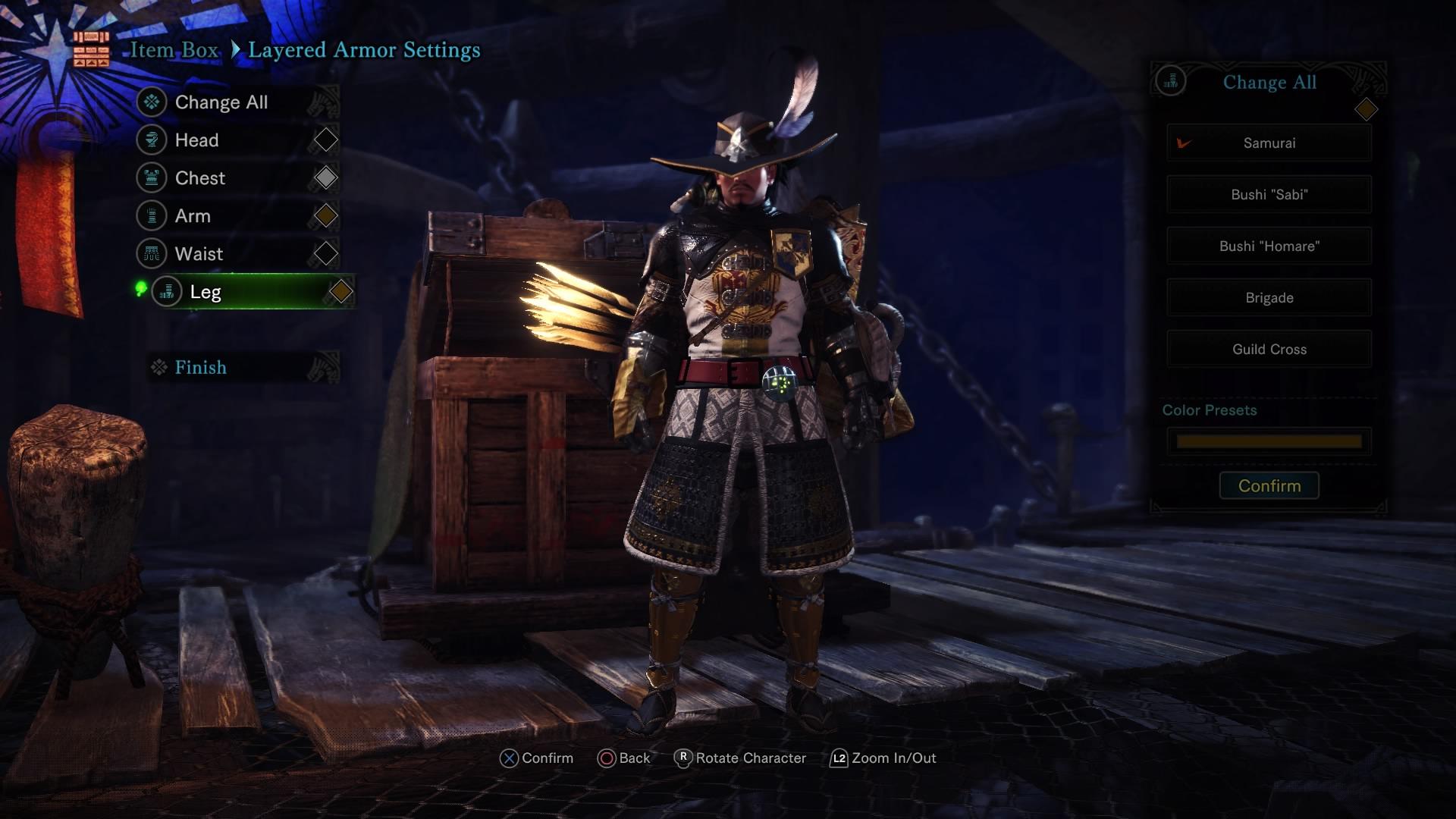
Task: Click the Rotate Character R prompt icon
Action: [x=685, y=758]
